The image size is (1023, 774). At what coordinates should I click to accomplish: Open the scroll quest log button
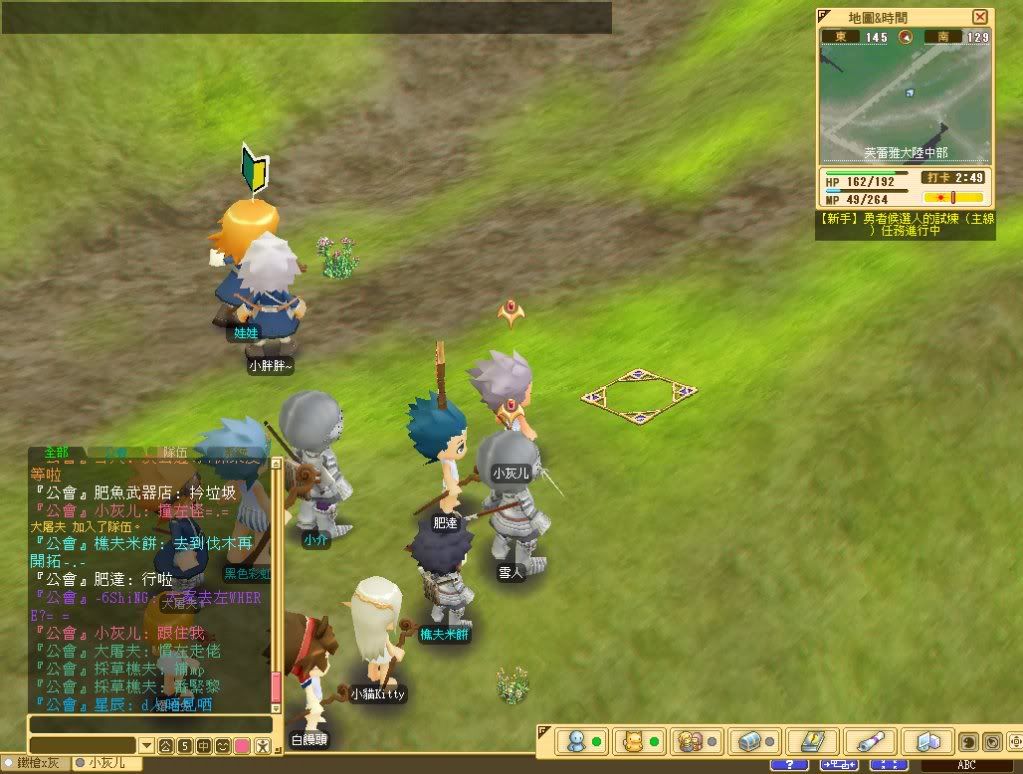click(x=868, y=742)
